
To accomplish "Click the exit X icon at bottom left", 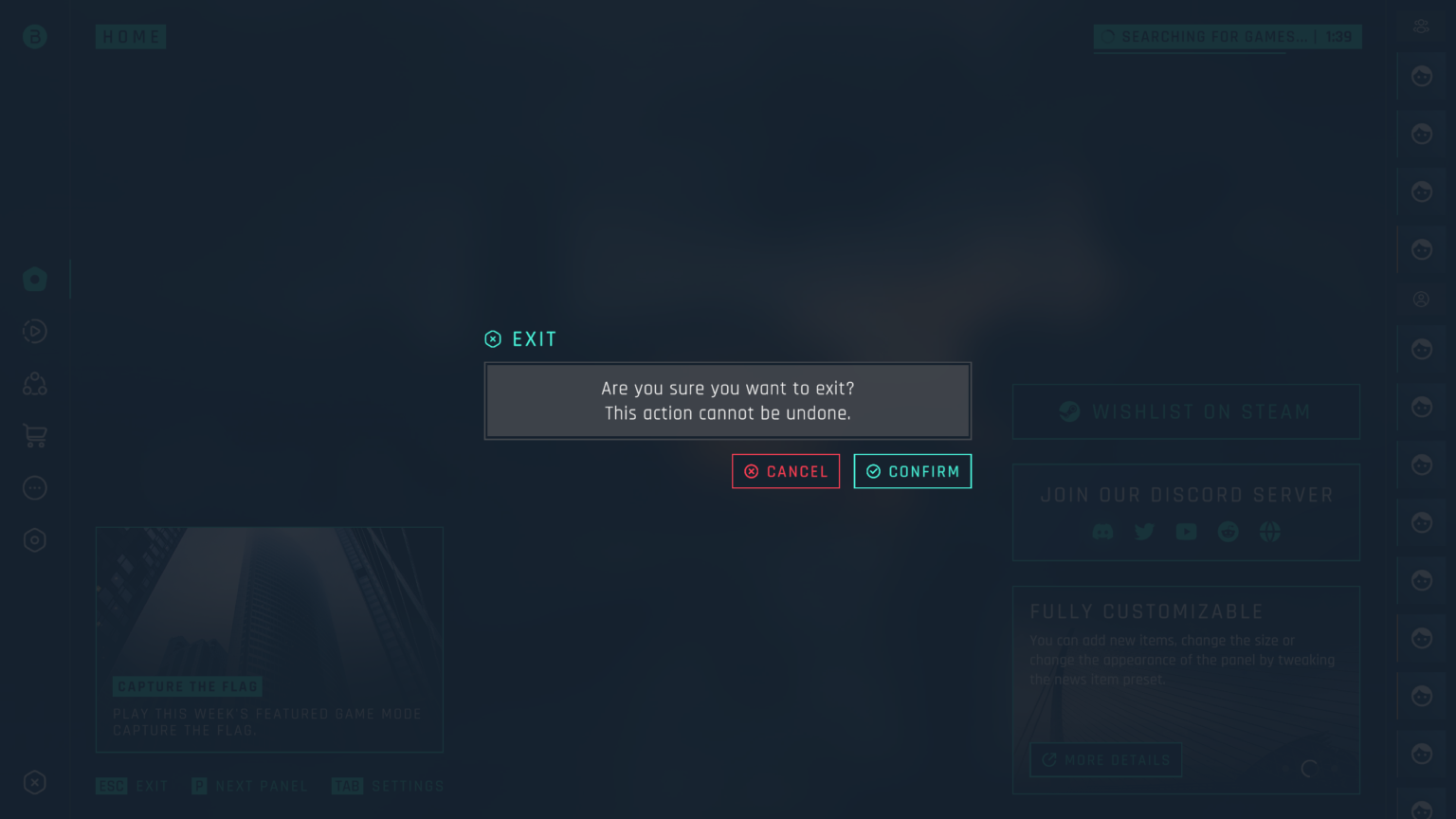I will pos(35,783).
